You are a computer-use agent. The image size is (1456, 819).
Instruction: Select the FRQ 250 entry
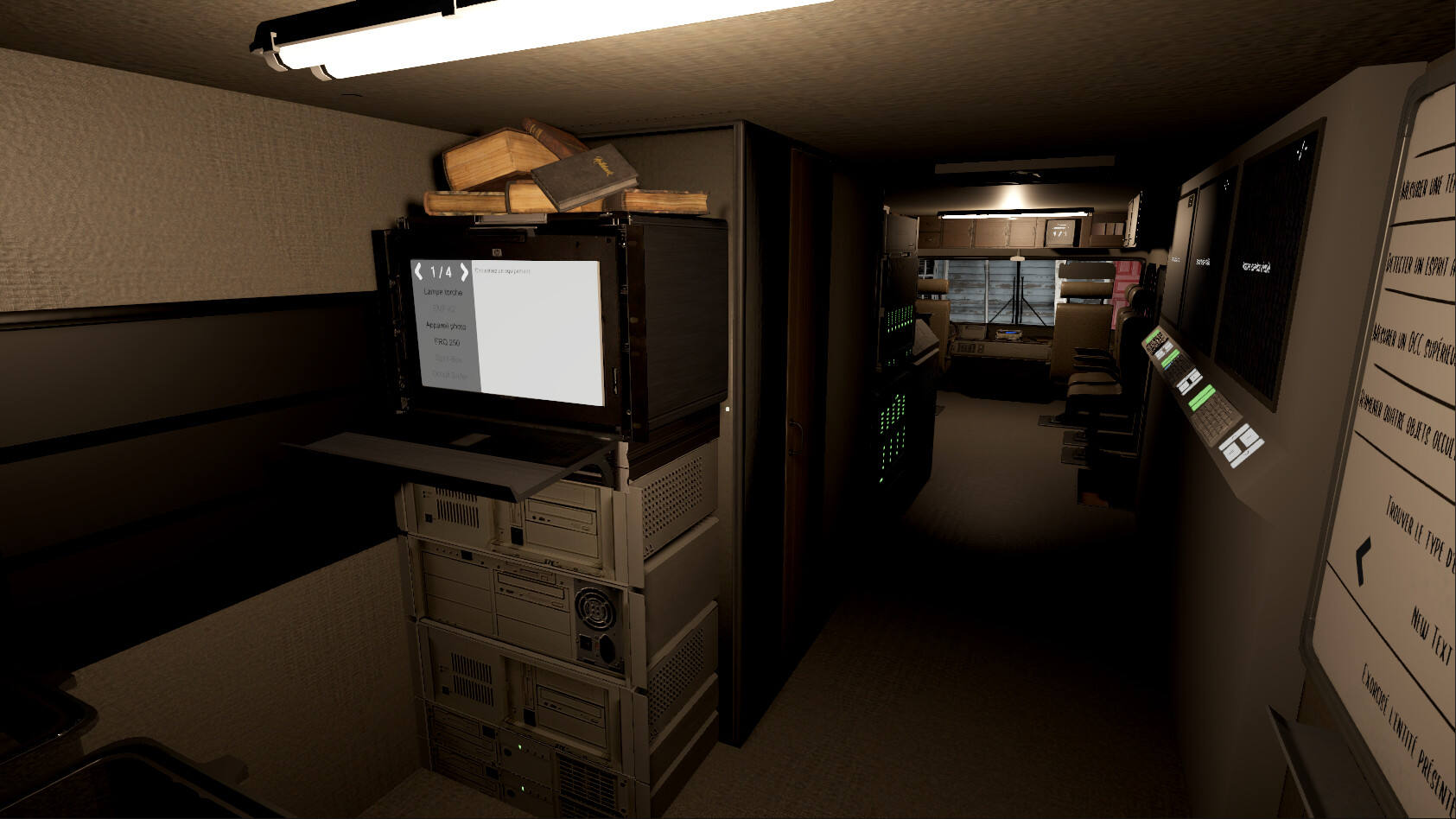tap(447, 343)
